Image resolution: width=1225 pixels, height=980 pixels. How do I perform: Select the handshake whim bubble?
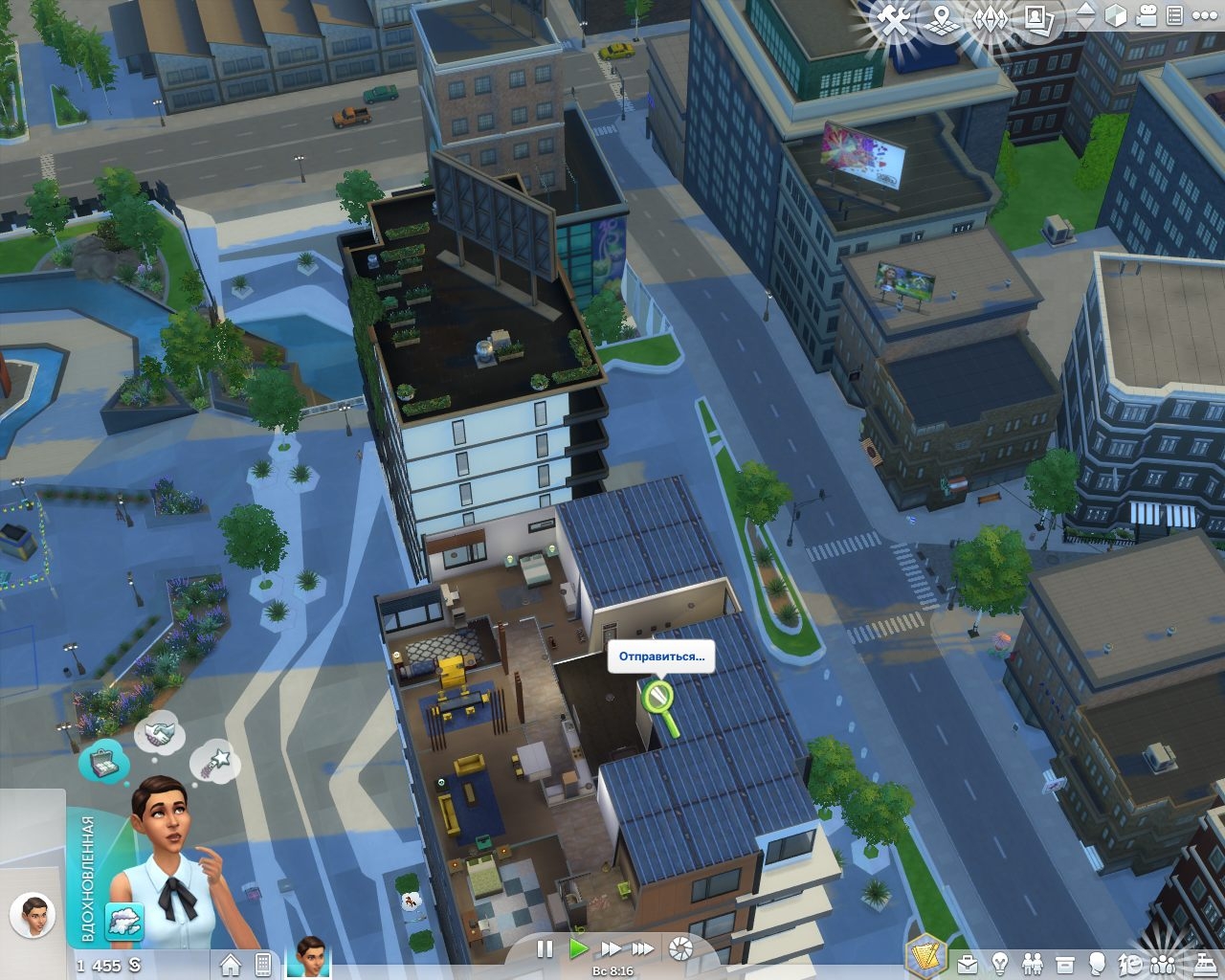[159, 733]
